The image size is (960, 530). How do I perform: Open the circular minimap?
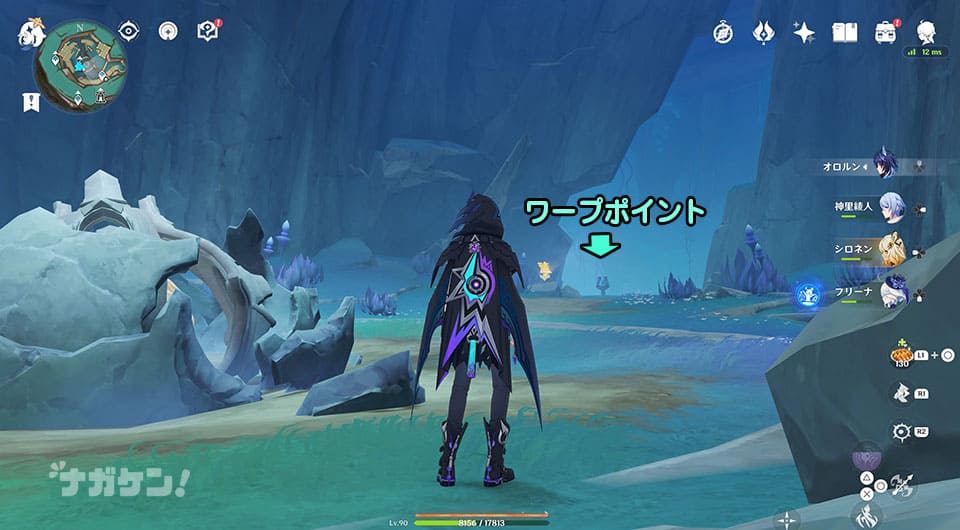click(81, 65)
